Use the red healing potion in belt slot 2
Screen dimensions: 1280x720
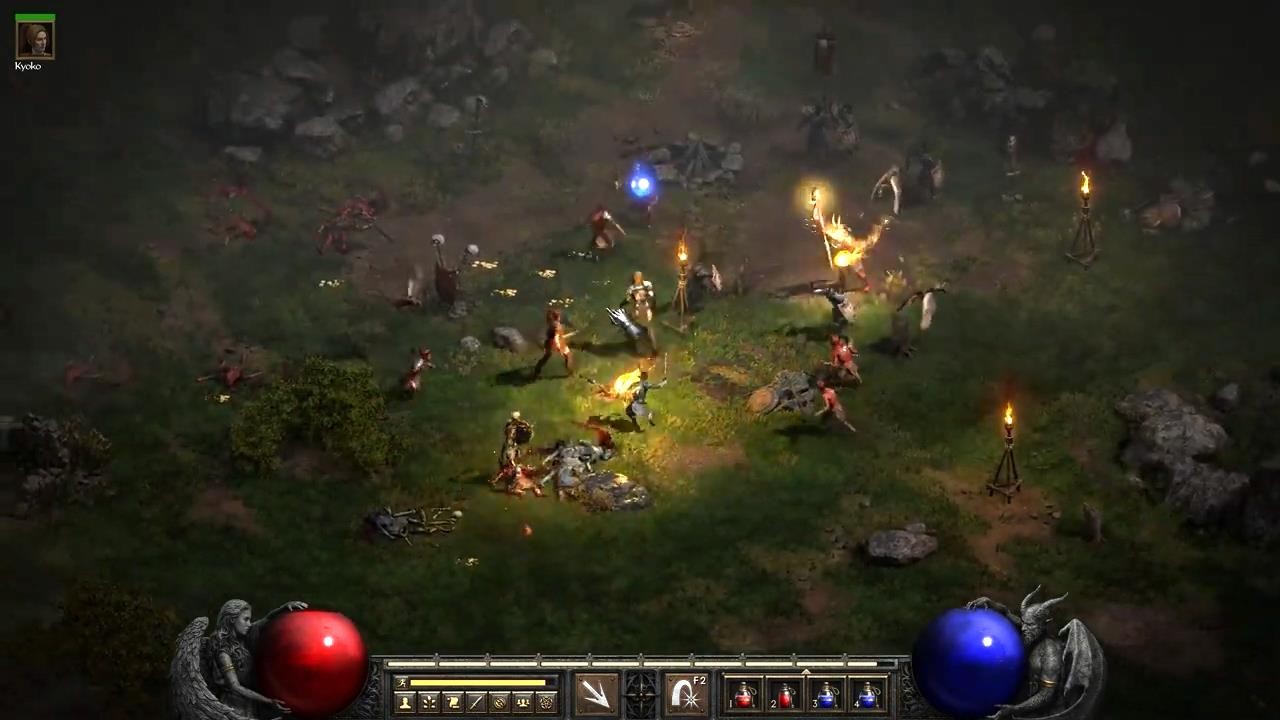point(784,695)
